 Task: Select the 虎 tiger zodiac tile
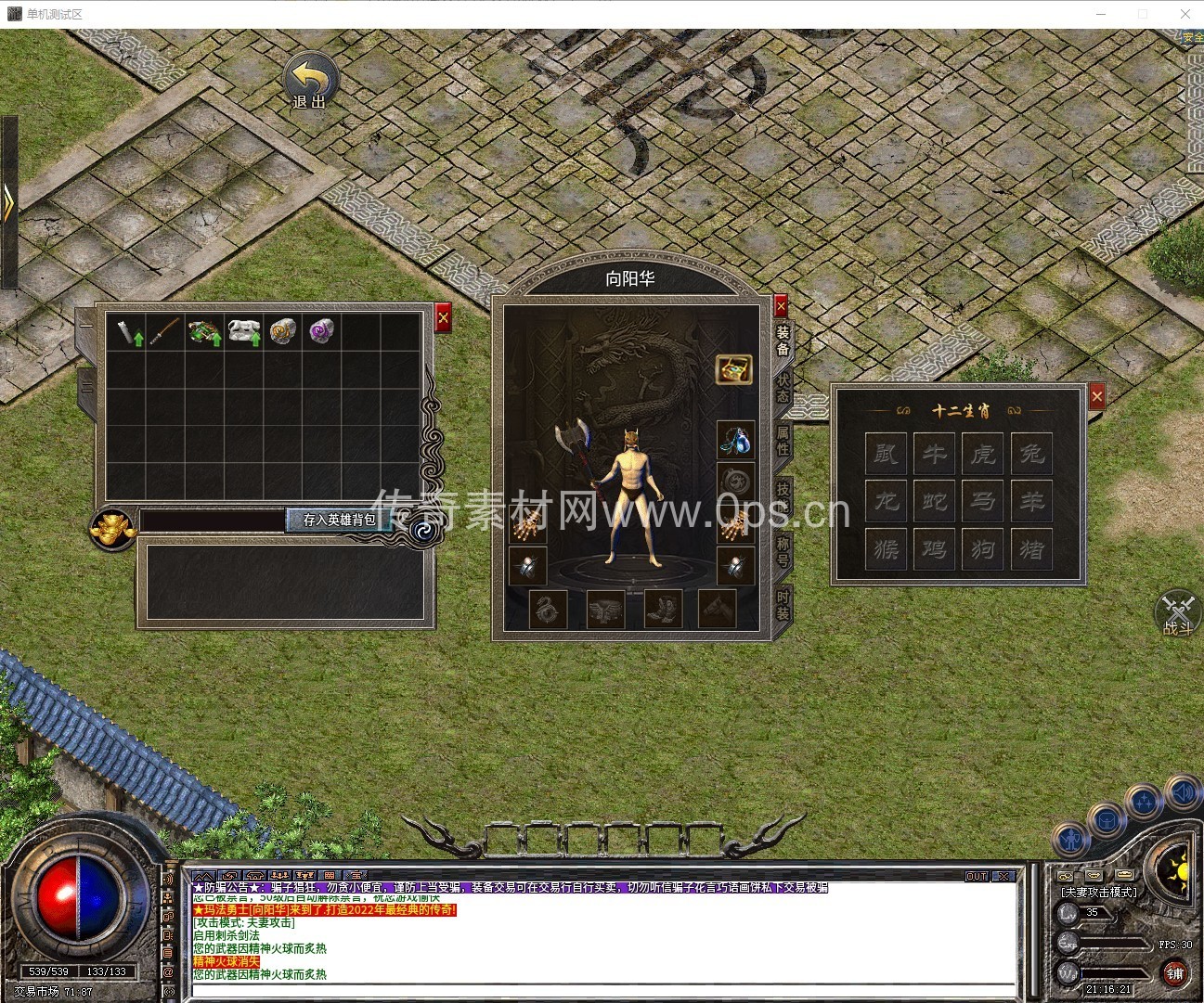tap(983, 454)
